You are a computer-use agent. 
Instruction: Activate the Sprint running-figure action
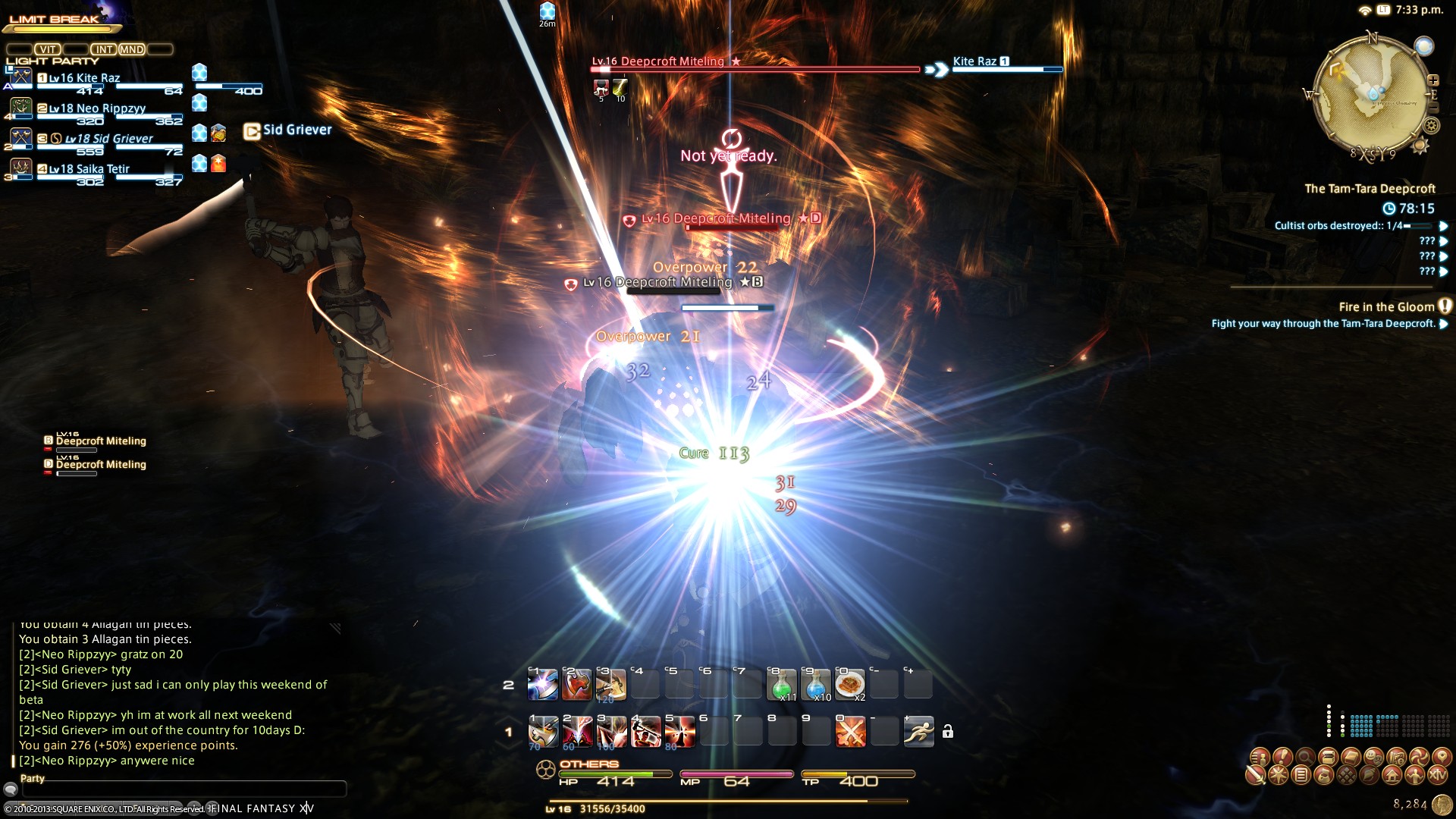point(918,732)
